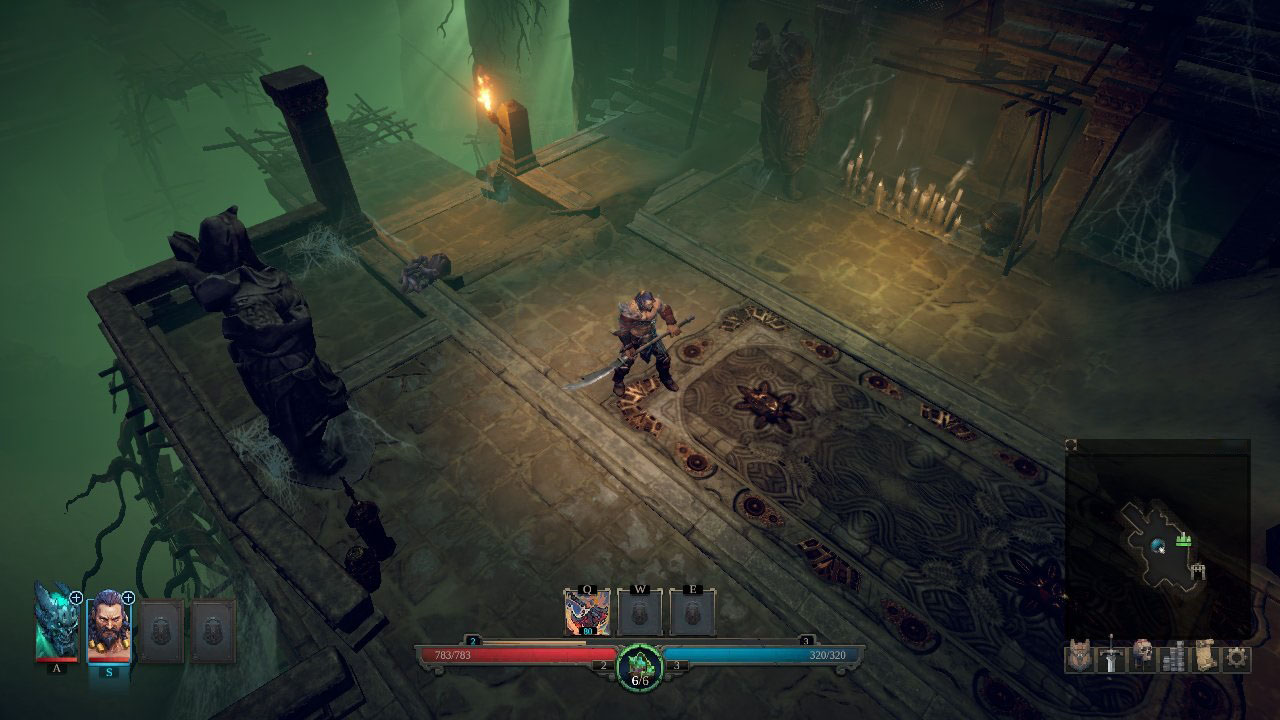Open the horned helmet character menu
Screen dimensions: 1280x720
[1080, 657]
